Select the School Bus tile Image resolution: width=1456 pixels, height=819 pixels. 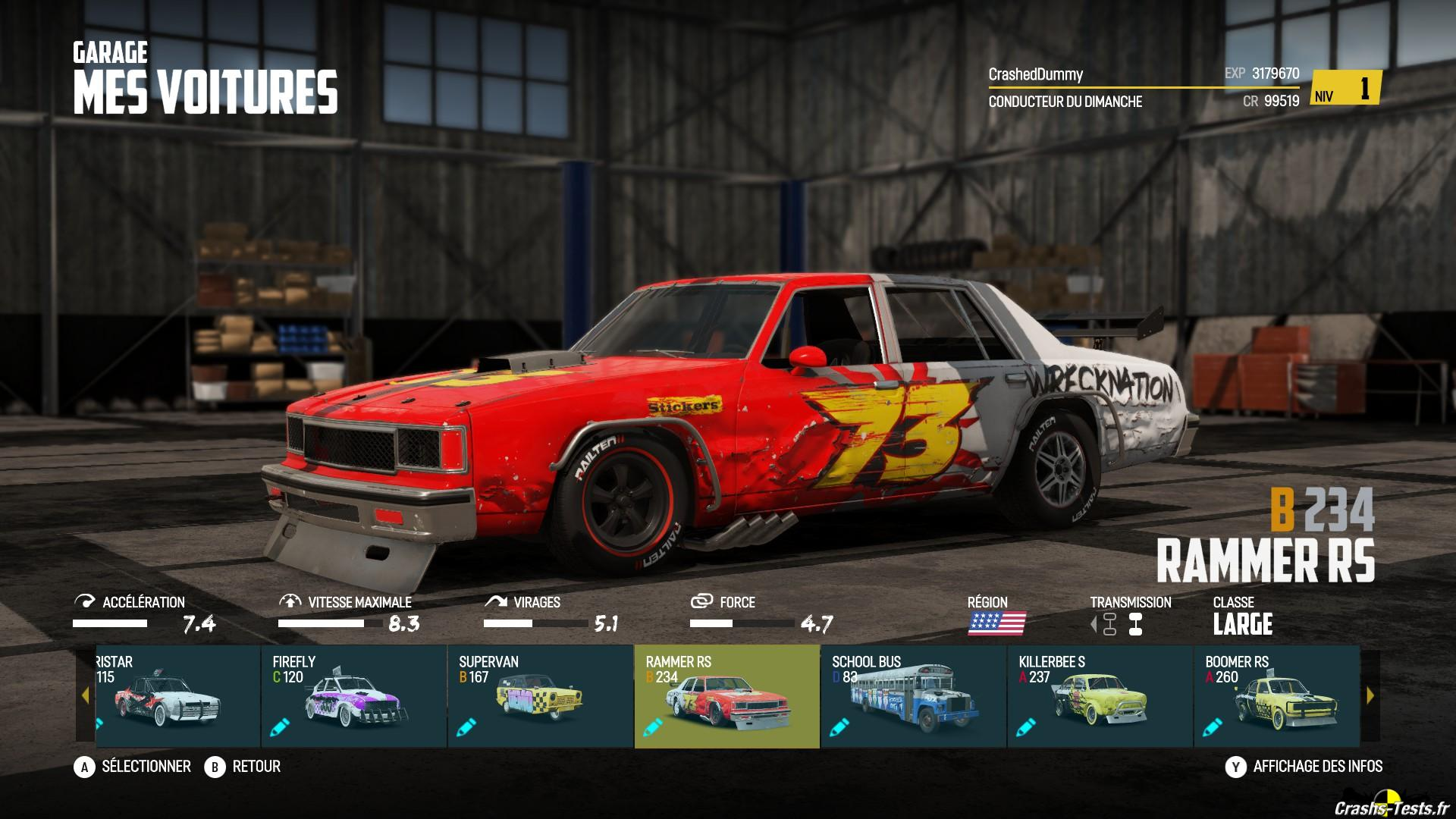click(913, 696)
